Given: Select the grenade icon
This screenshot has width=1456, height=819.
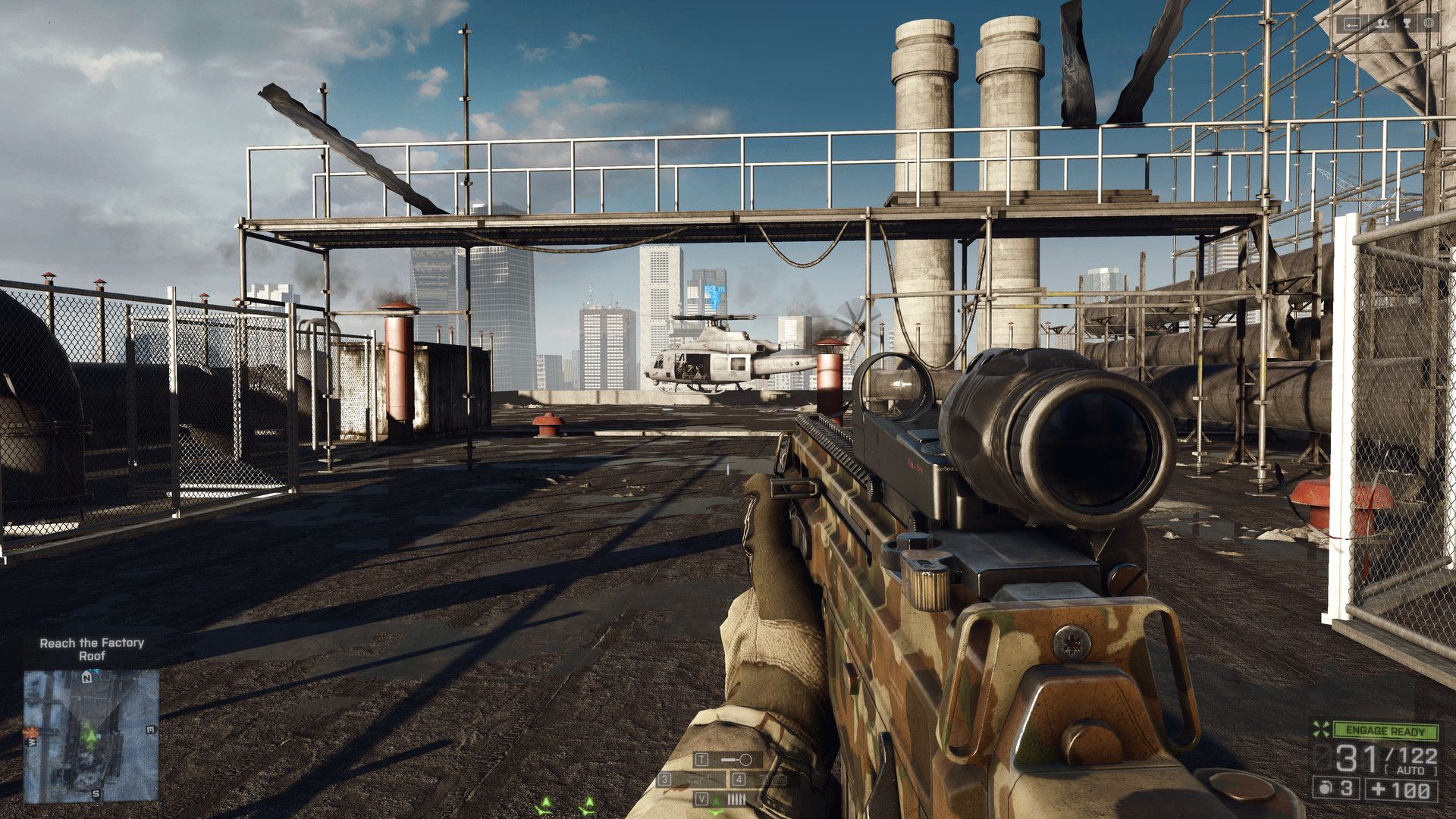Looking at the screenshot, I should 1325,789.
